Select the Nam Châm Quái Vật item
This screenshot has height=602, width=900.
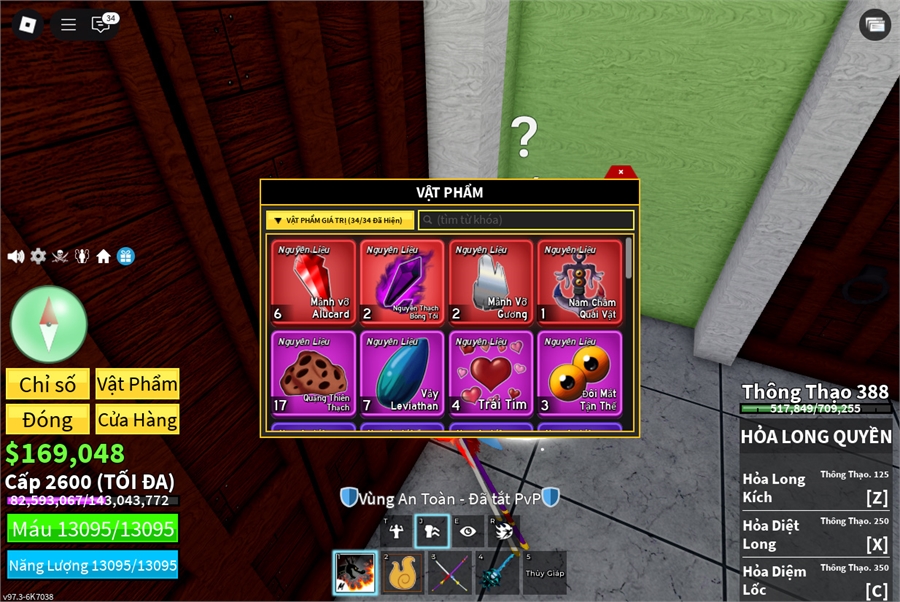[579, 282]
